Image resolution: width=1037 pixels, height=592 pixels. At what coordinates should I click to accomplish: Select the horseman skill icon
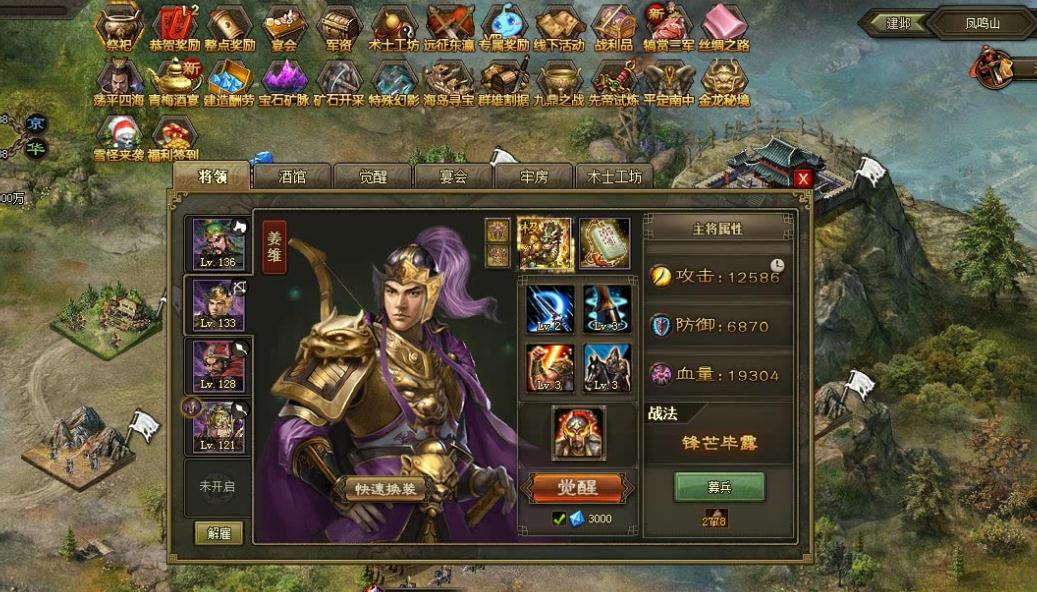(606, 368)
